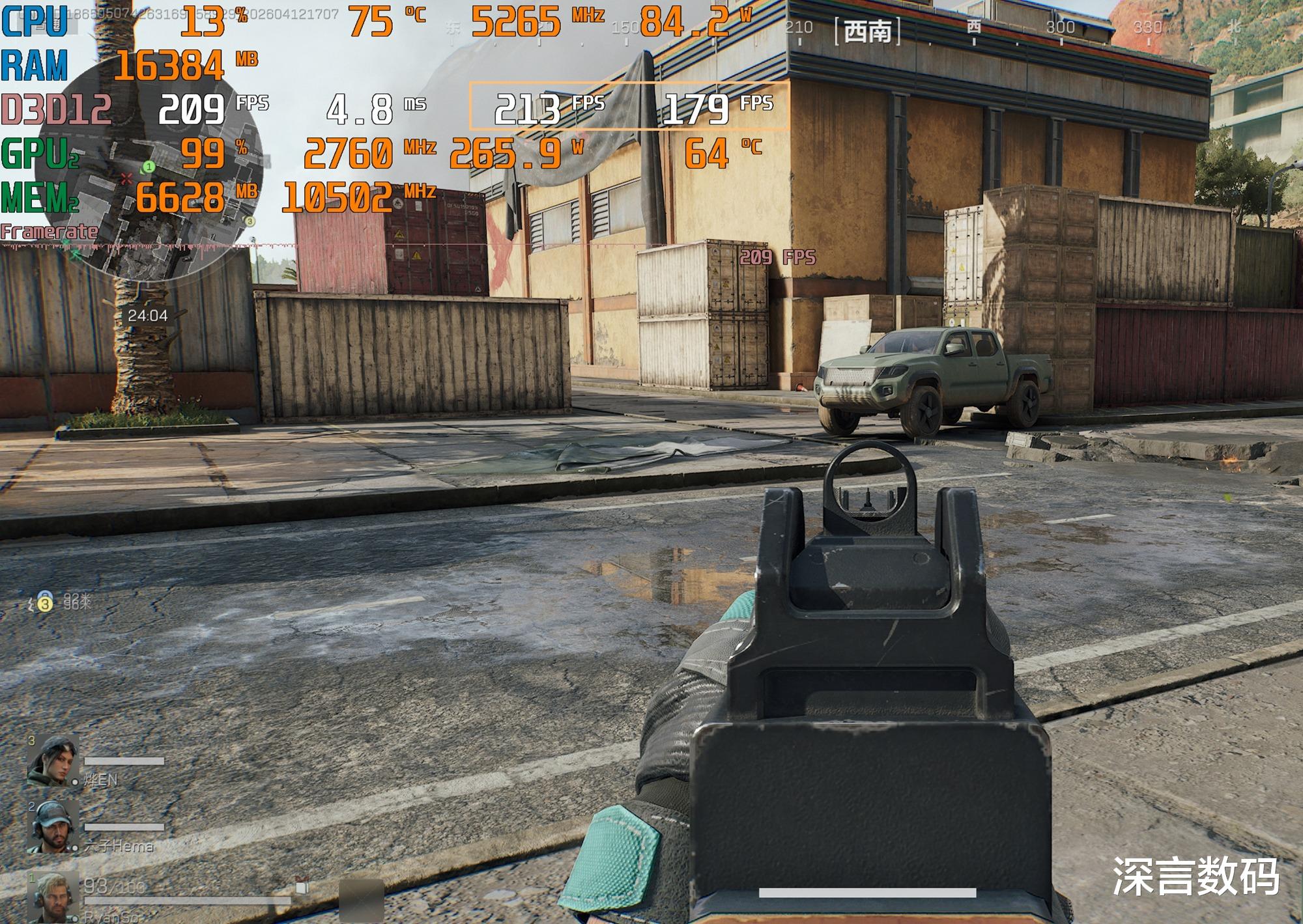Screen dimensions: 1303x924
Task: Select the yellow teammate 3 dot on minimap
Action: (x=249, y=222)
